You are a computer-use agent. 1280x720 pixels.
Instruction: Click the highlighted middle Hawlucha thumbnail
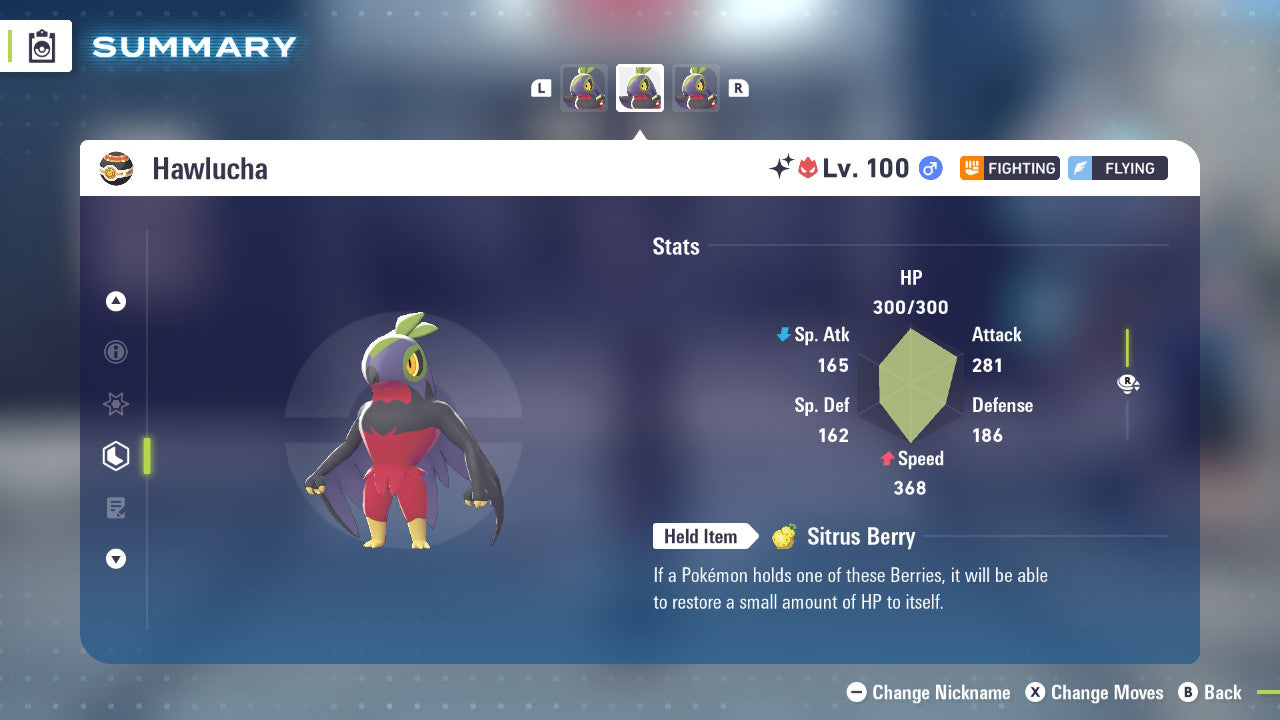640,87
